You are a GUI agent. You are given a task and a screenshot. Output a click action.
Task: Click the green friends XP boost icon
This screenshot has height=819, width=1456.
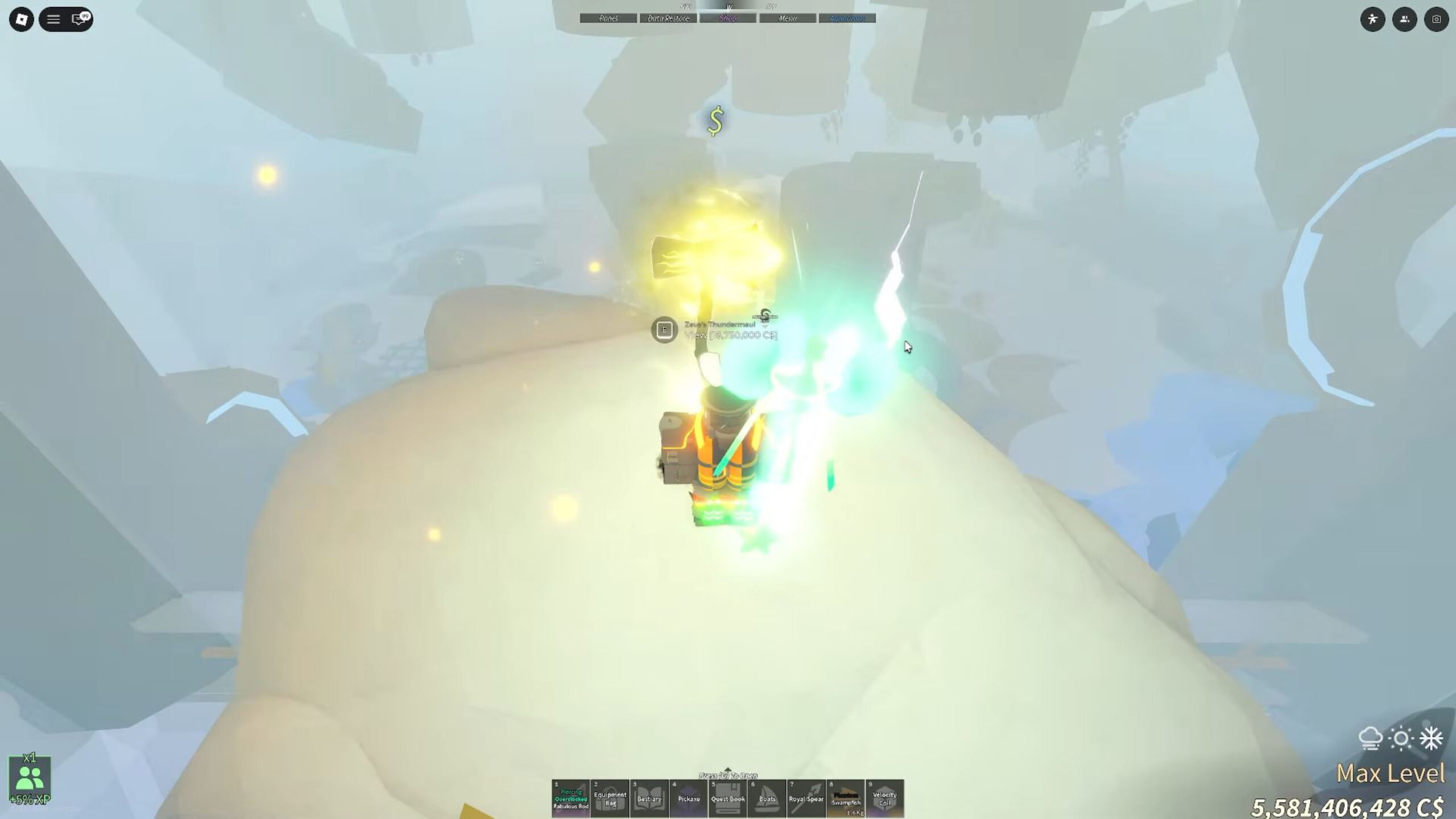pyautogui.click(x=30, y=778)
